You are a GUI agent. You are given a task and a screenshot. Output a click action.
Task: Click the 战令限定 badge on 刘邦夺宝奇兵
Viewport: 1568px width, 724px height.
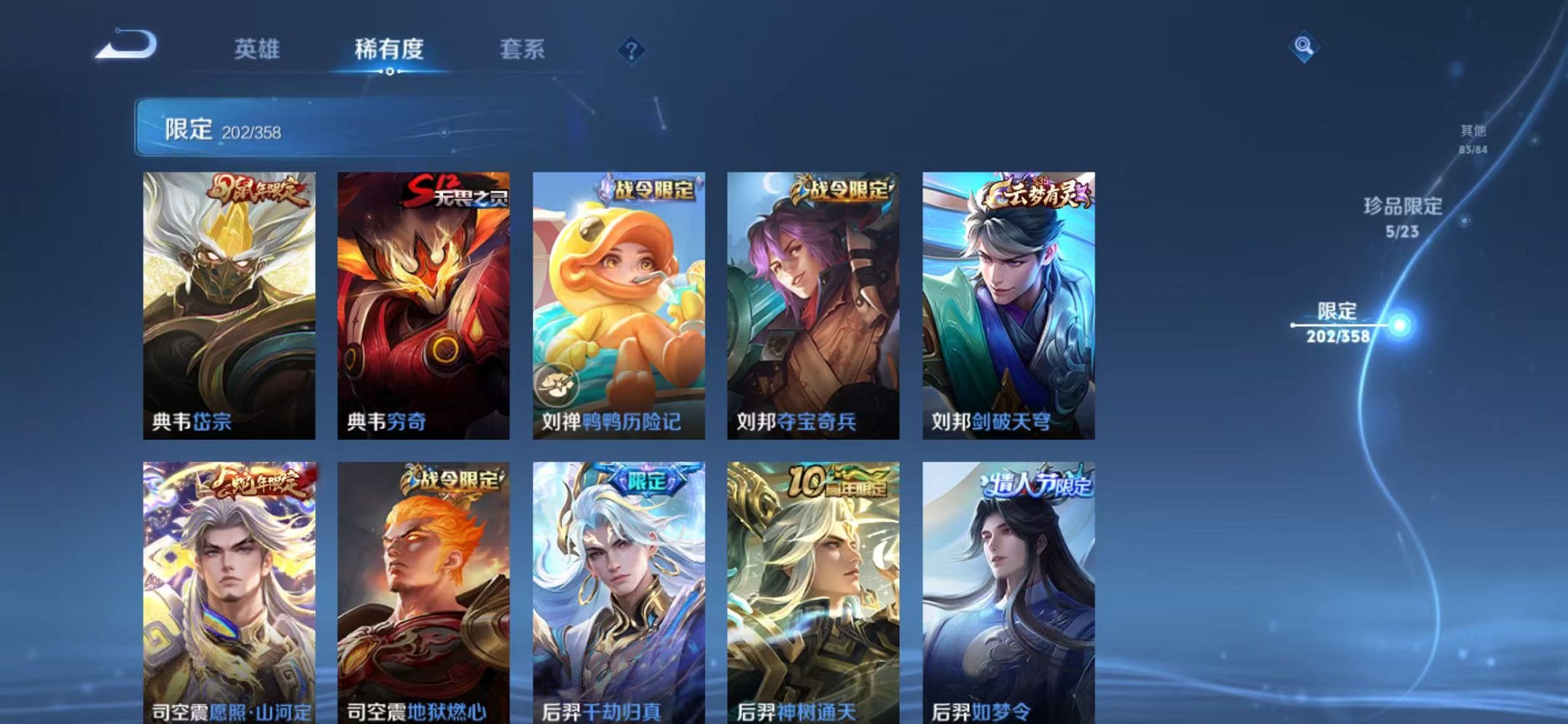[844, 189]
